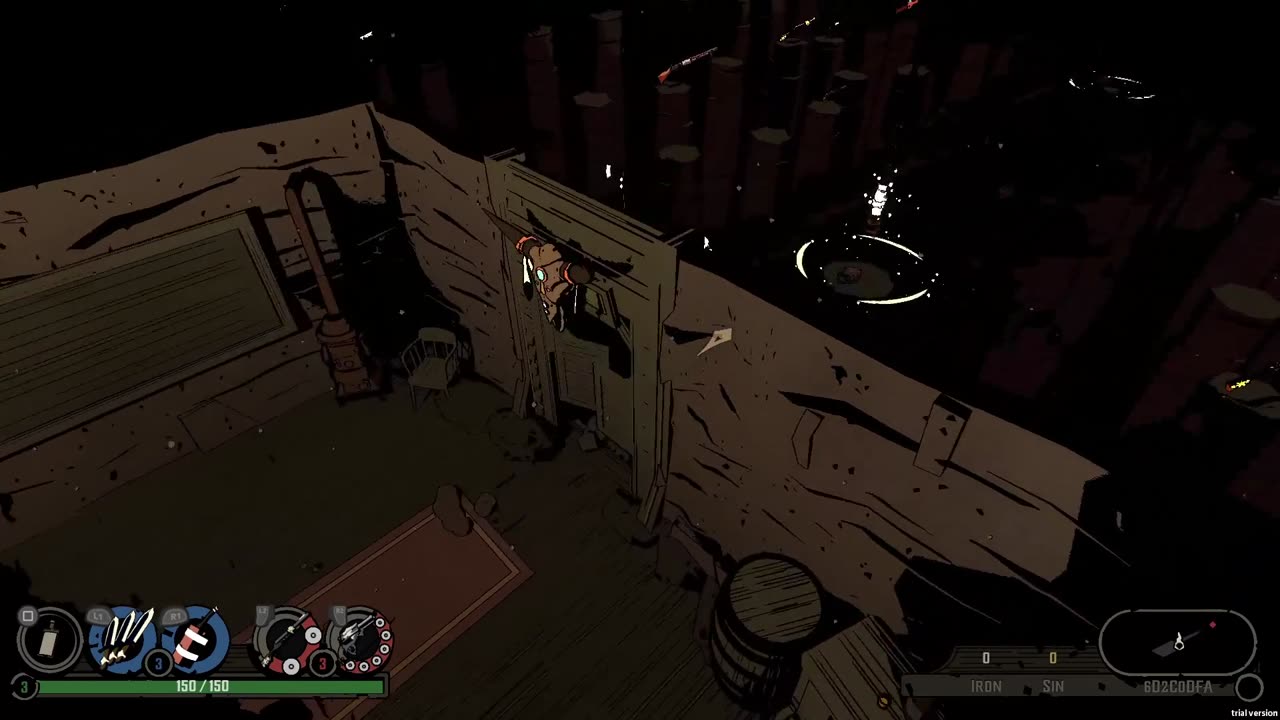Activate the throwing knives ability
Image resolution: width=1280 pixels, height=720 pixels.
pos(123,638)
